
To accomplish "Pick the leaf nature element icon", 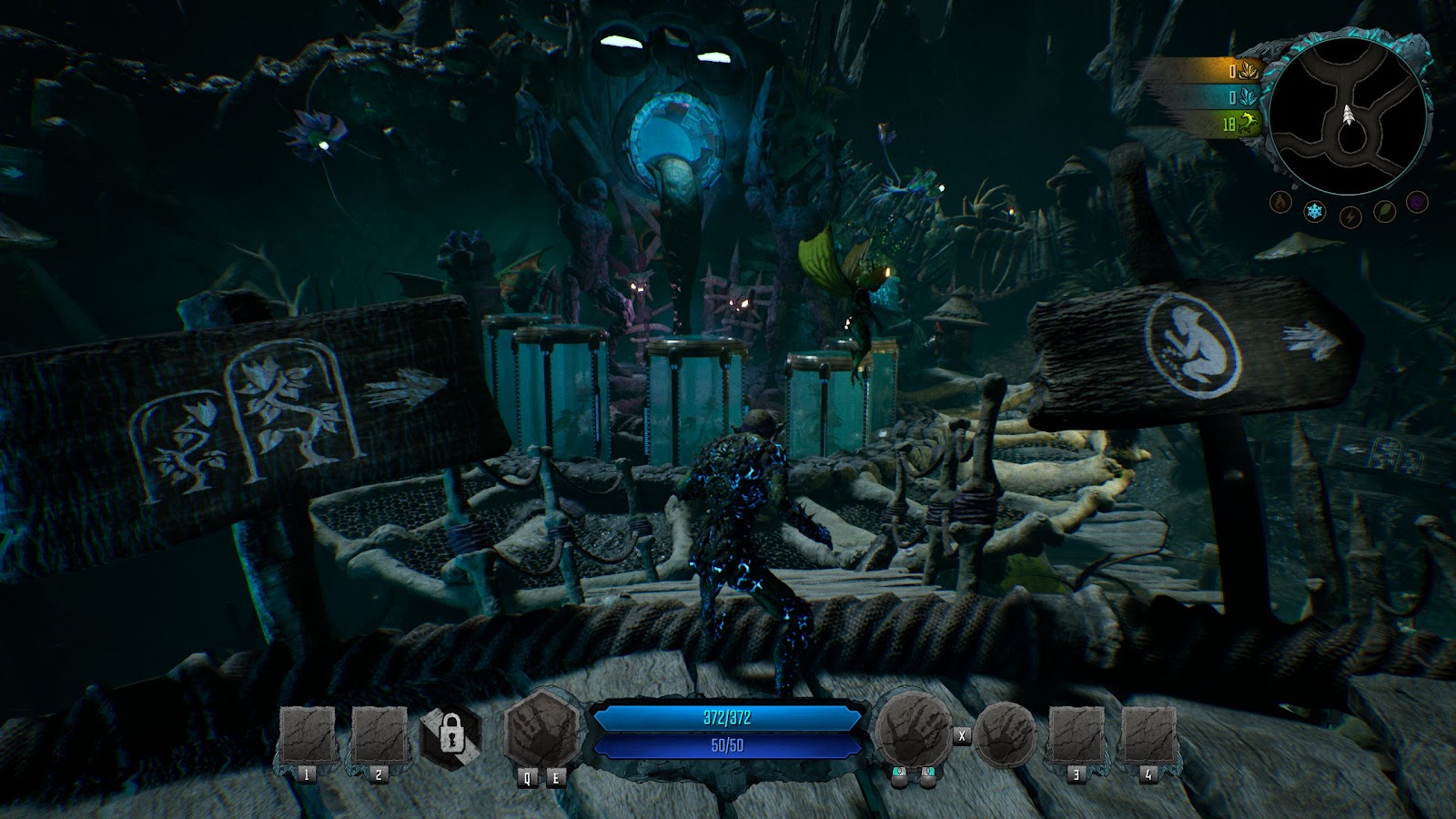I will pos(1384,212).
